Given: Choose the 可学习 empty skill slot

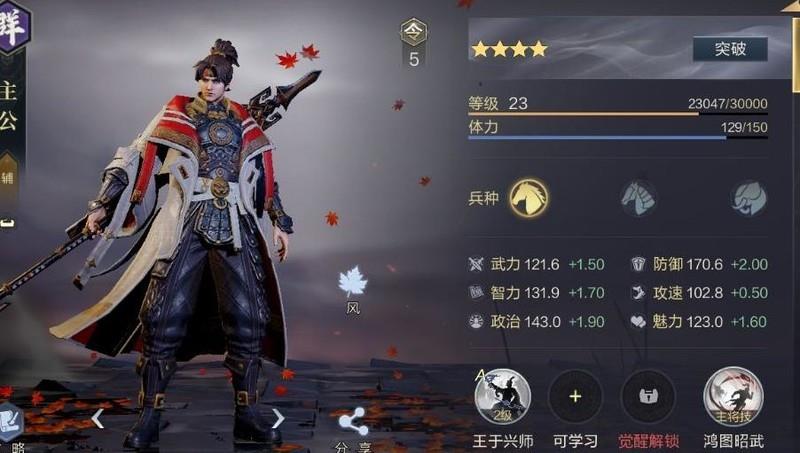Looking at the screenshot, I should (x=575, y=397).
